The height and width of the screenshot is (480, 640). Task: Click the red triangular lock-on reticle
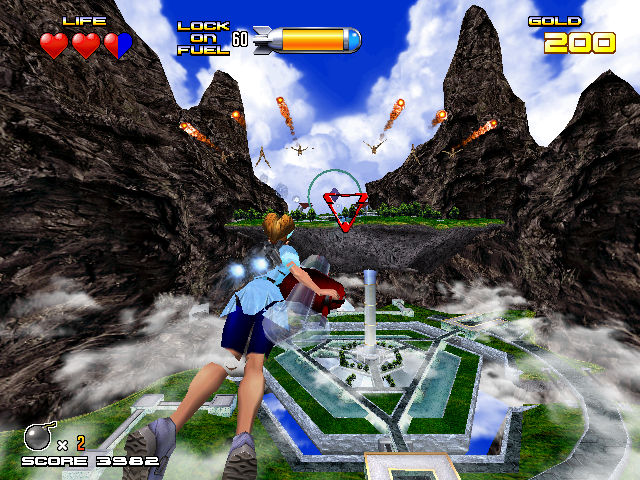(x=344, y=212)
